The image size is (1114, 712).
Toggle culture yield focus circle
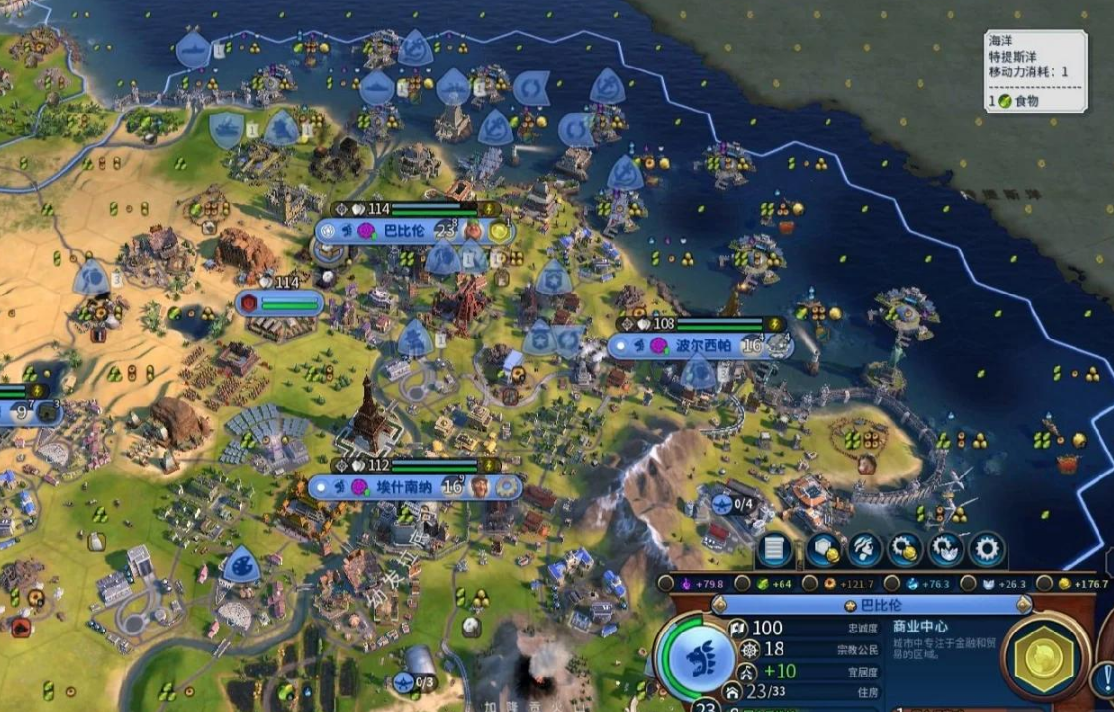tap(666, 583)
